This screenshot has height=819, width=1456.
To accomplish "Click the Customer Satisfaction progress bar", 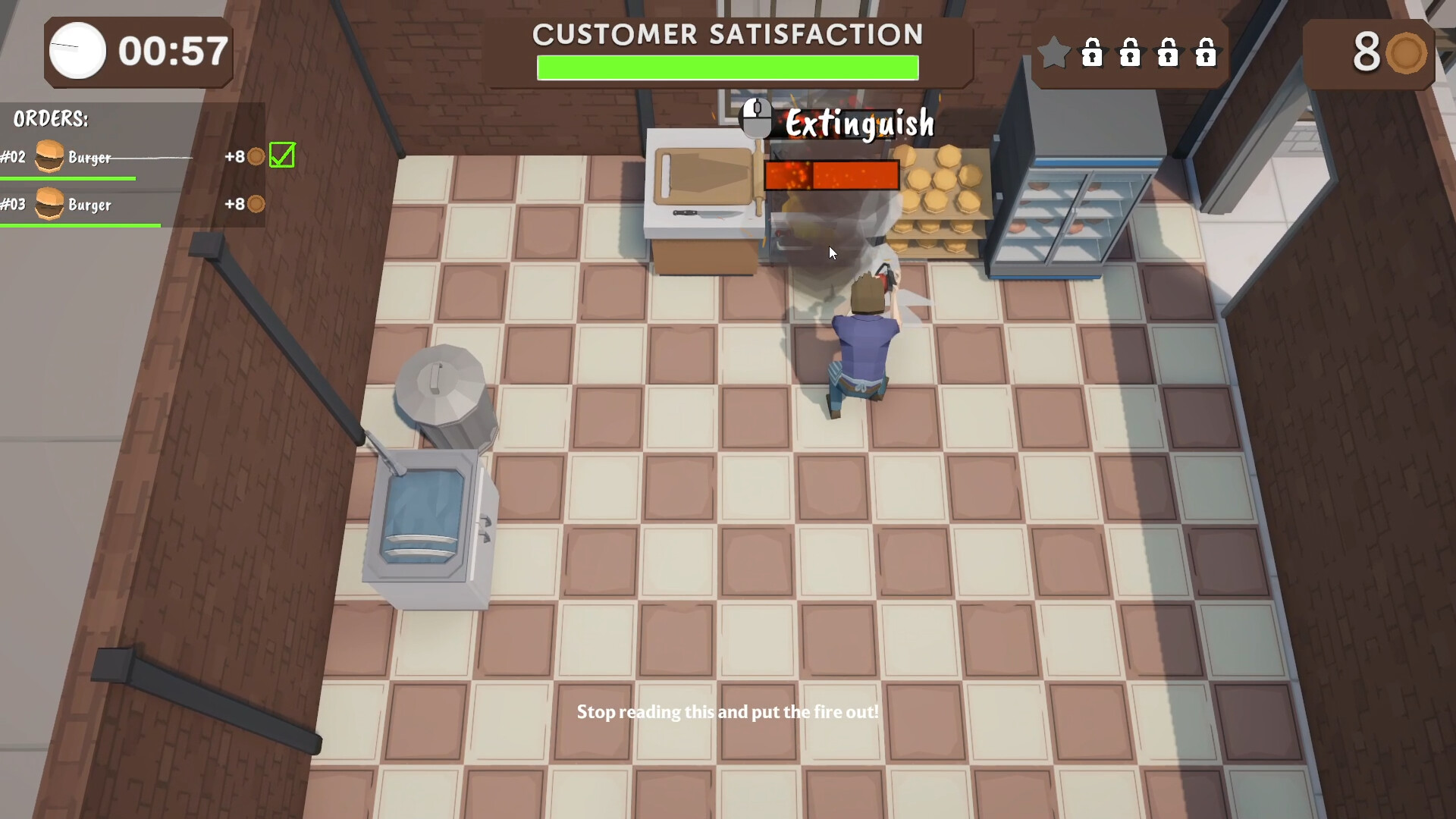I will [x=726, y=67].
